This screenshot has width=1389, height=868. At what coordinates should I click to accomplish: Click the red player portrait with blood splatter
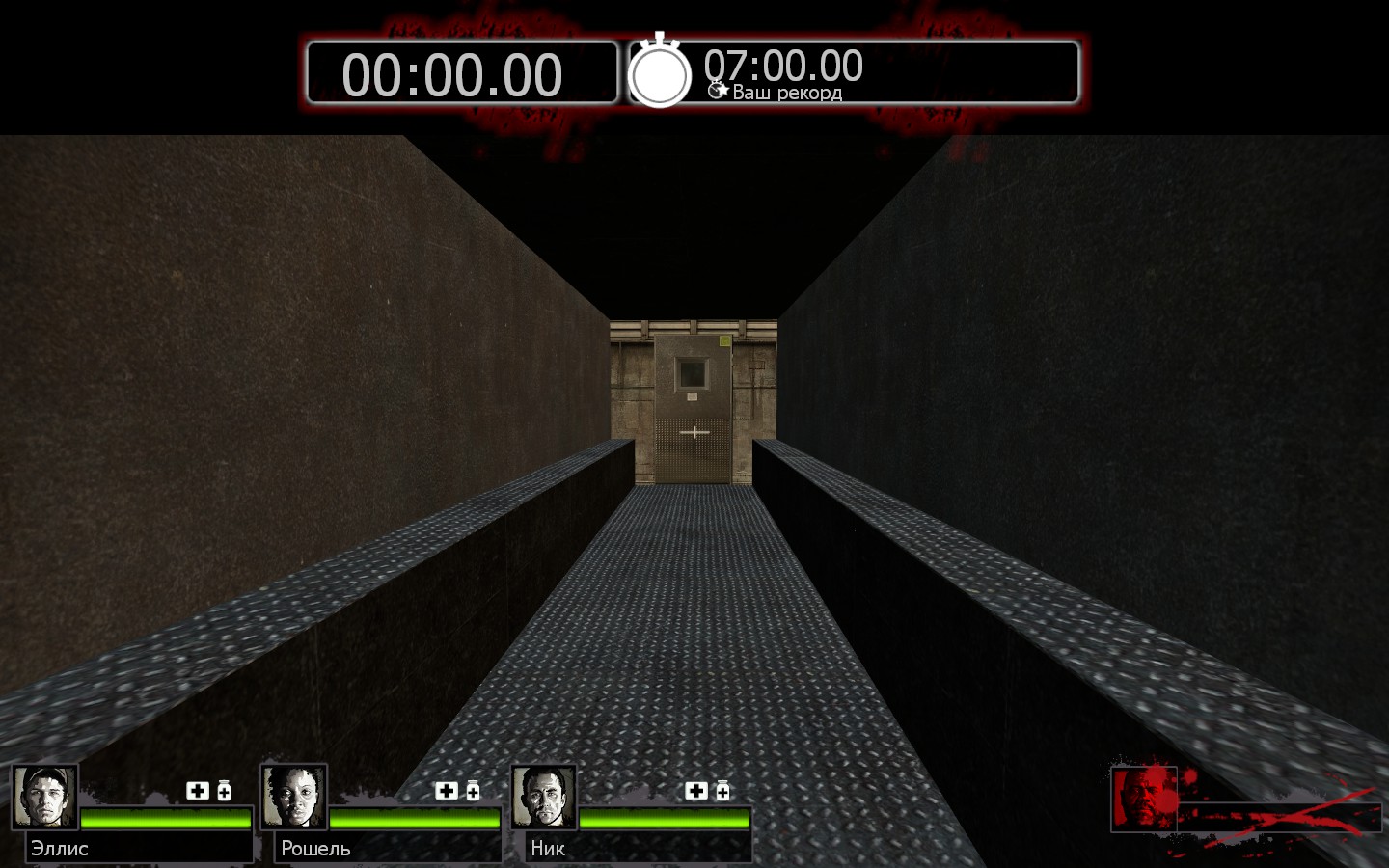pyautogui.click(x=1144, y=798)
